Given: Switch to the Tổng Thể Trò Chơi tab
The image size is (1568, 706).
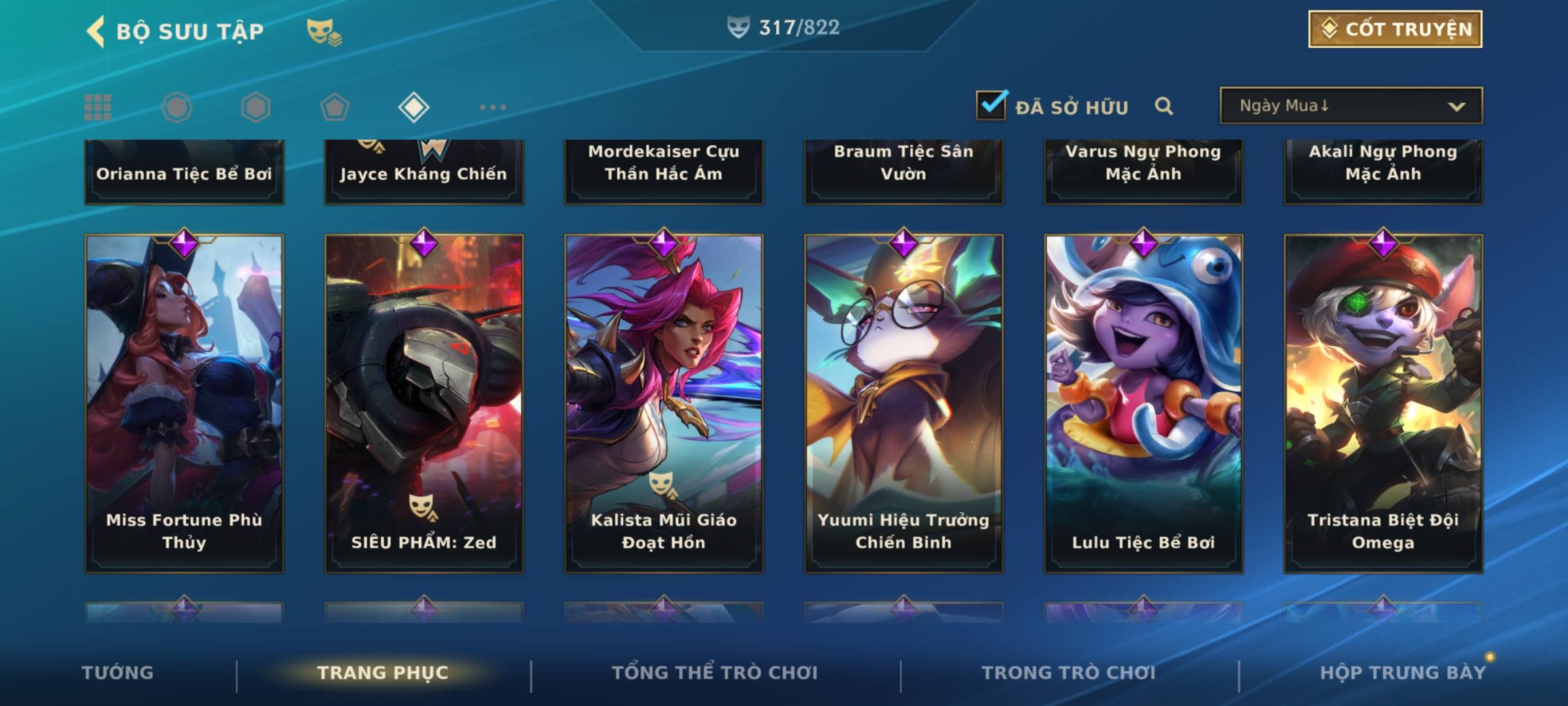Looking at the screenshot, I should pyautogui.click(x=715, y=673).
